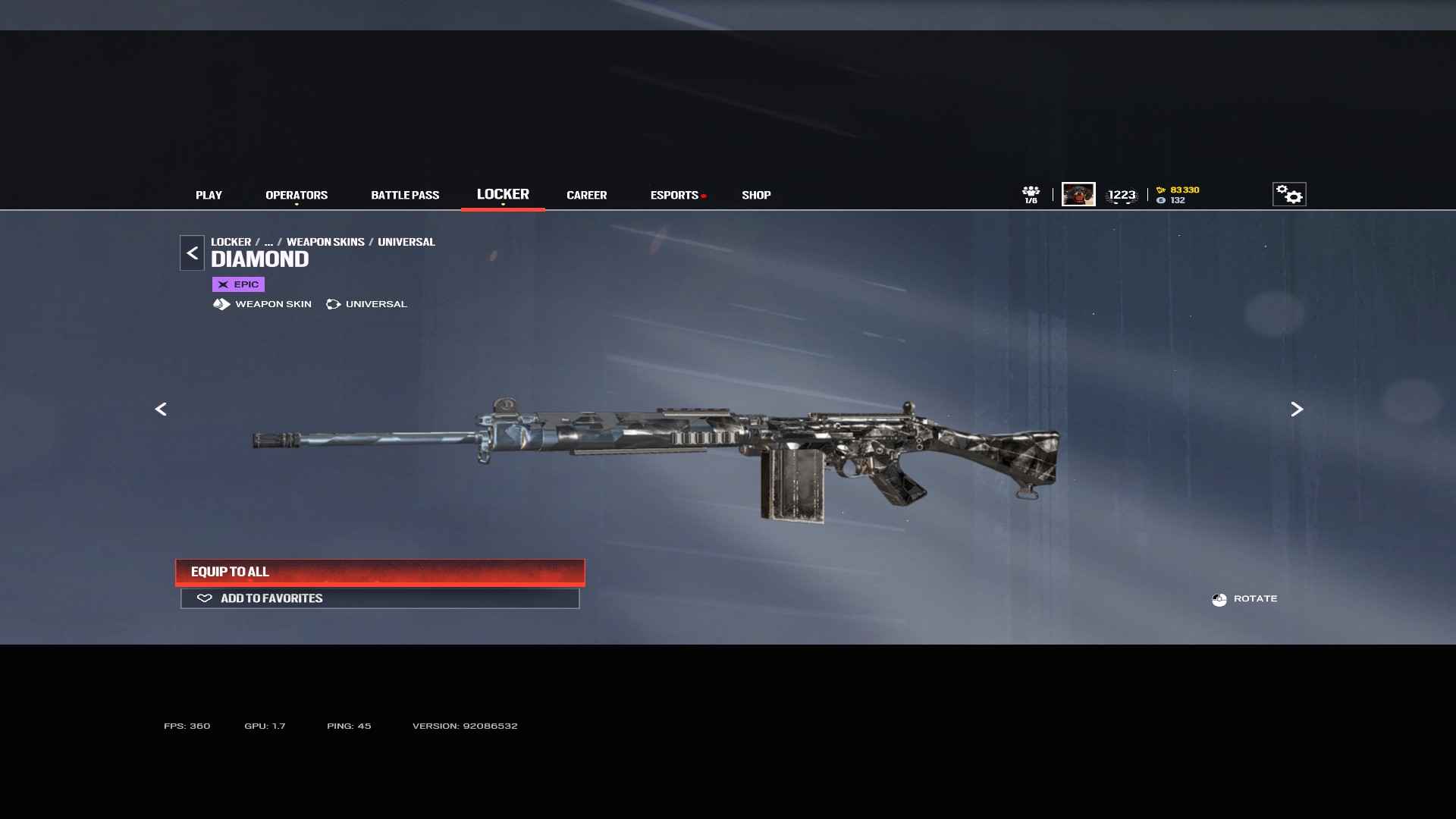Open the Universal breadcrumb link
Viewport: 1456px width, 819px height.
tap(406, 242)
